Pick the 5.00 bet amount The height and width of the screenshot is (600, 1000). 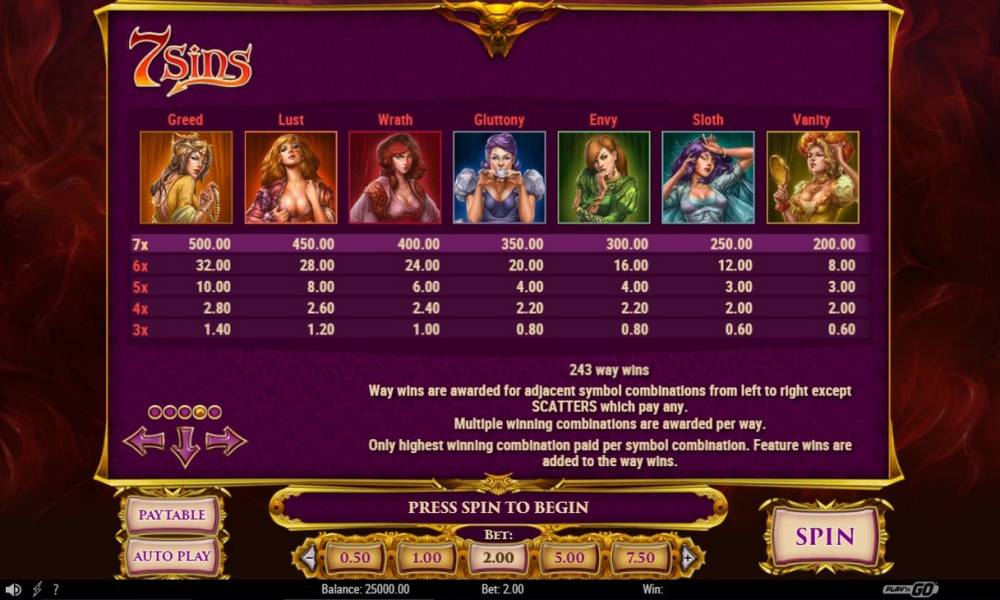[569, 557]
